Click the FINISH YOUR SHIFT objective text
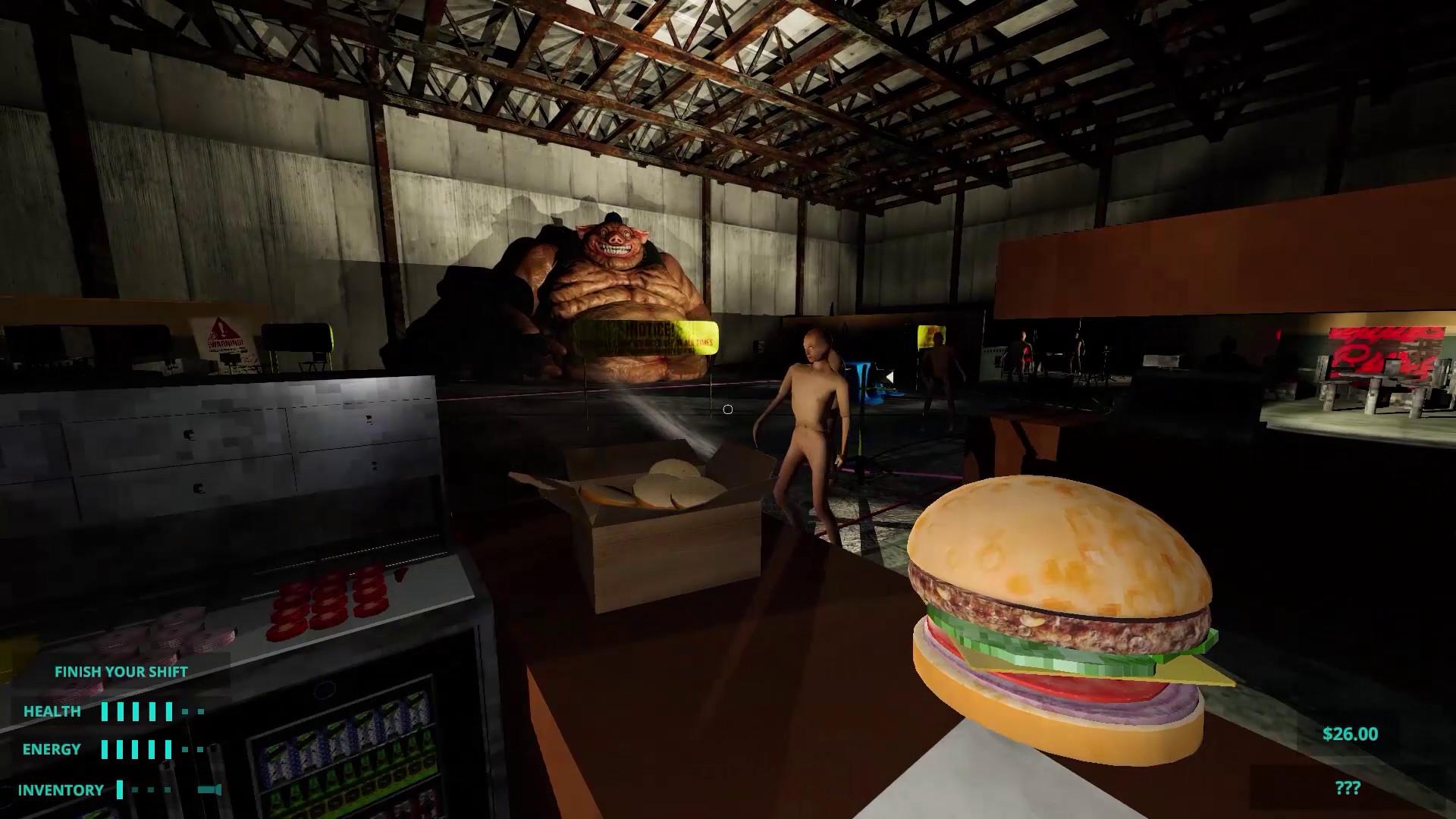Screen dimensions: 1456x819 pyautogui.click(x=121, y=672)
